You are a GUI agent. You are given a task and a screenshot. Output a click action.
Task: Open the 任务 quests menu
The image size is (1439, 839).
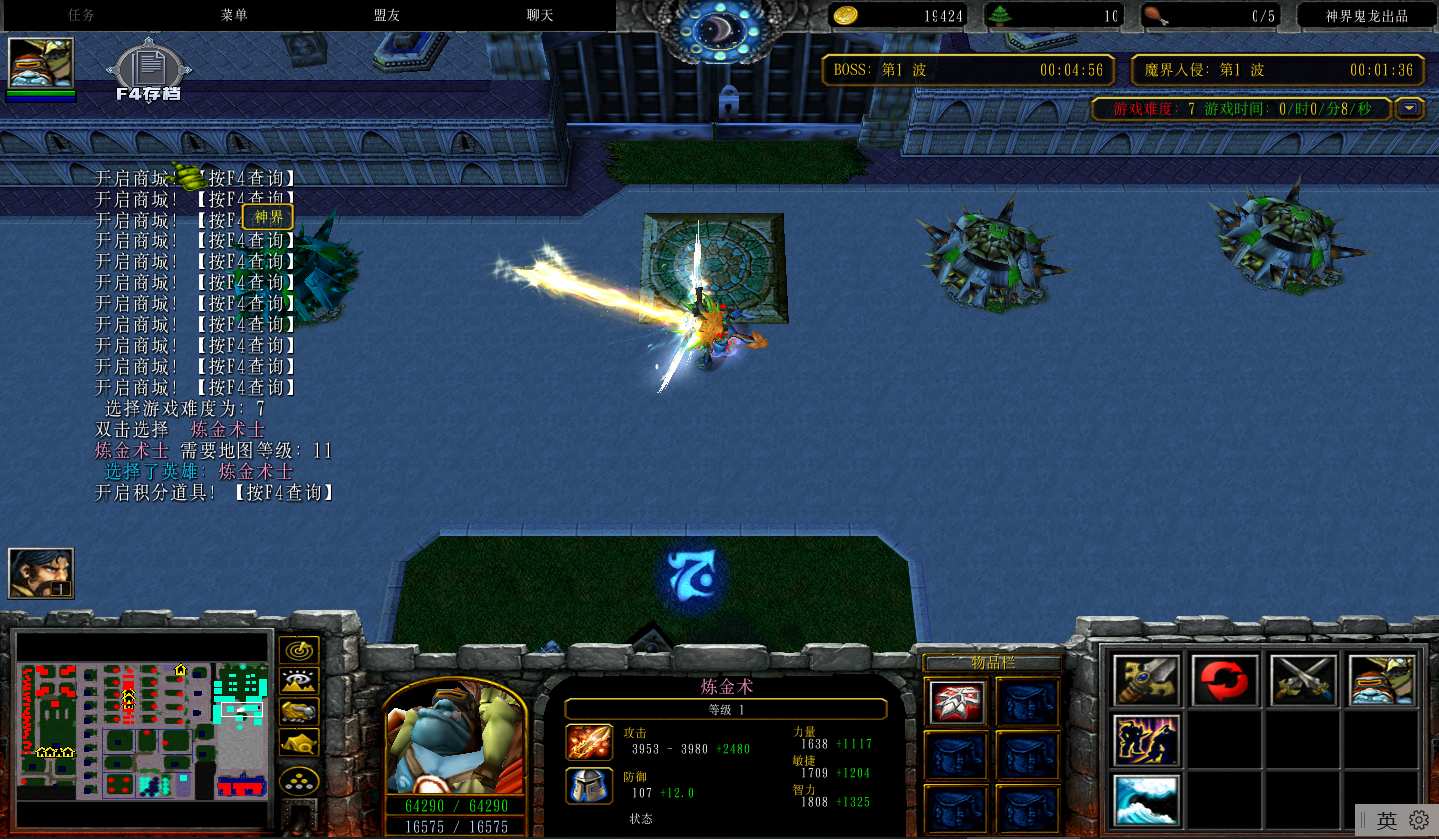pos(82,15)
